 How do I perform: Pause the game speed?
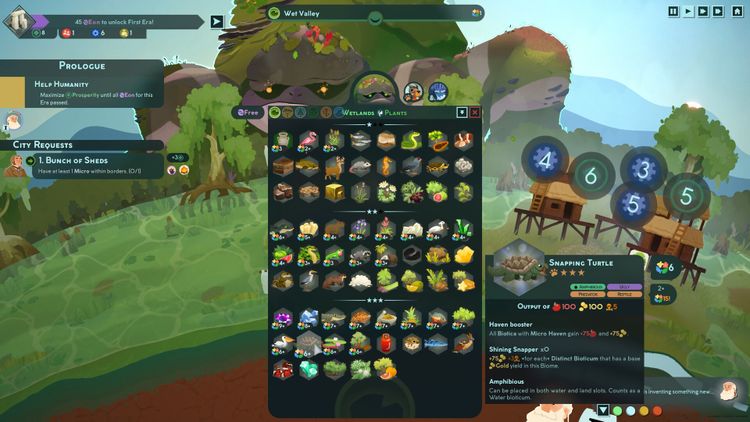(x=673, y=11)
